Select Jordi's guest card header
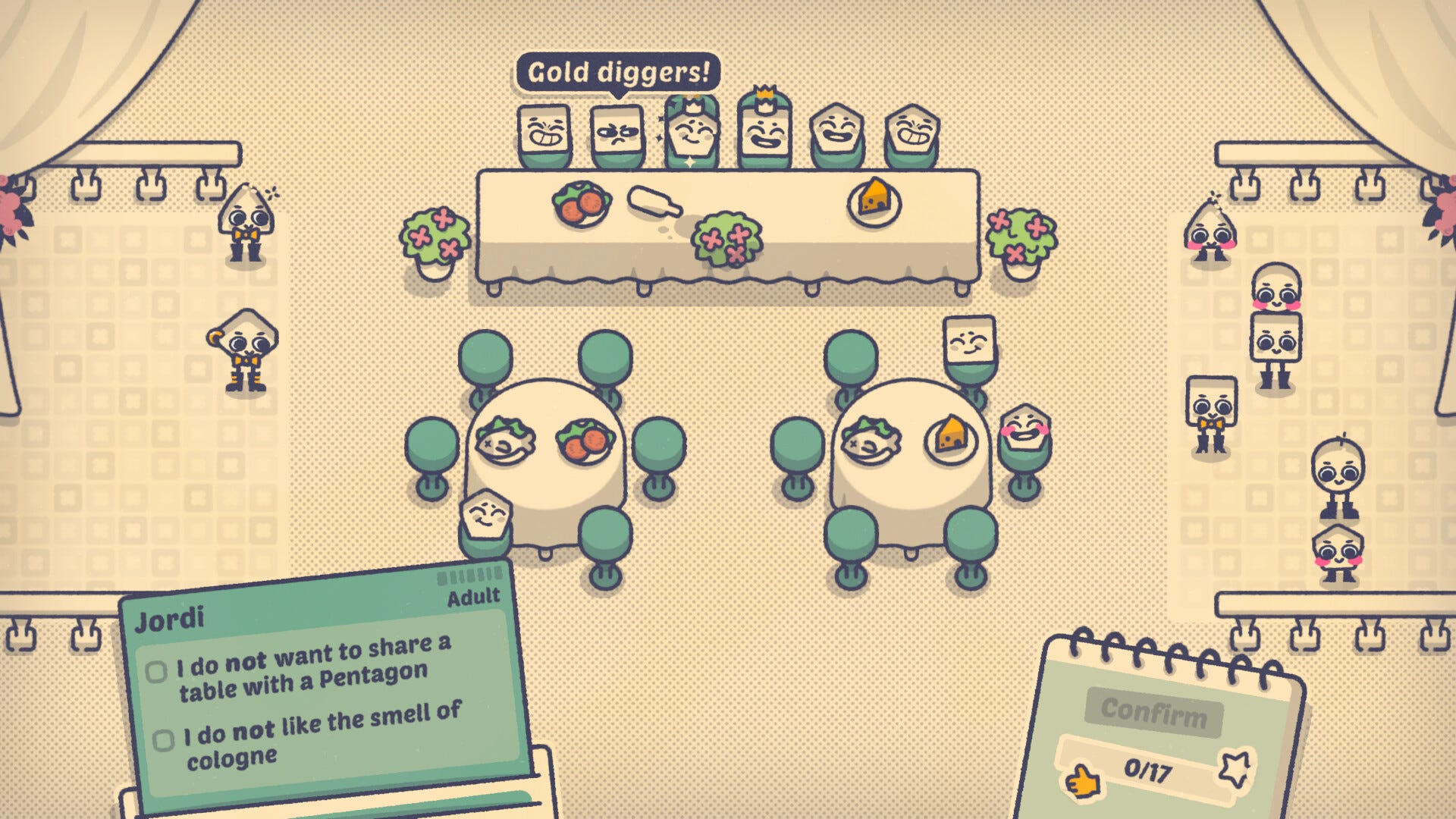This screenshot has width=1456, height=819. click(170, 619)
